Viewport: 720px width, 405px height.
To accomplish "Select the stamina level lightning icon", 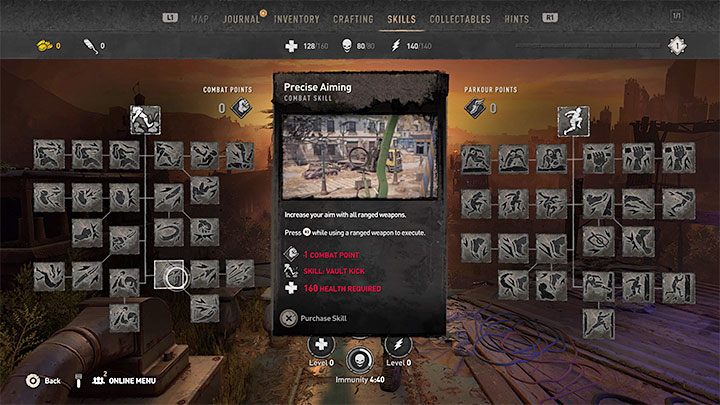I will pos(397,346).
